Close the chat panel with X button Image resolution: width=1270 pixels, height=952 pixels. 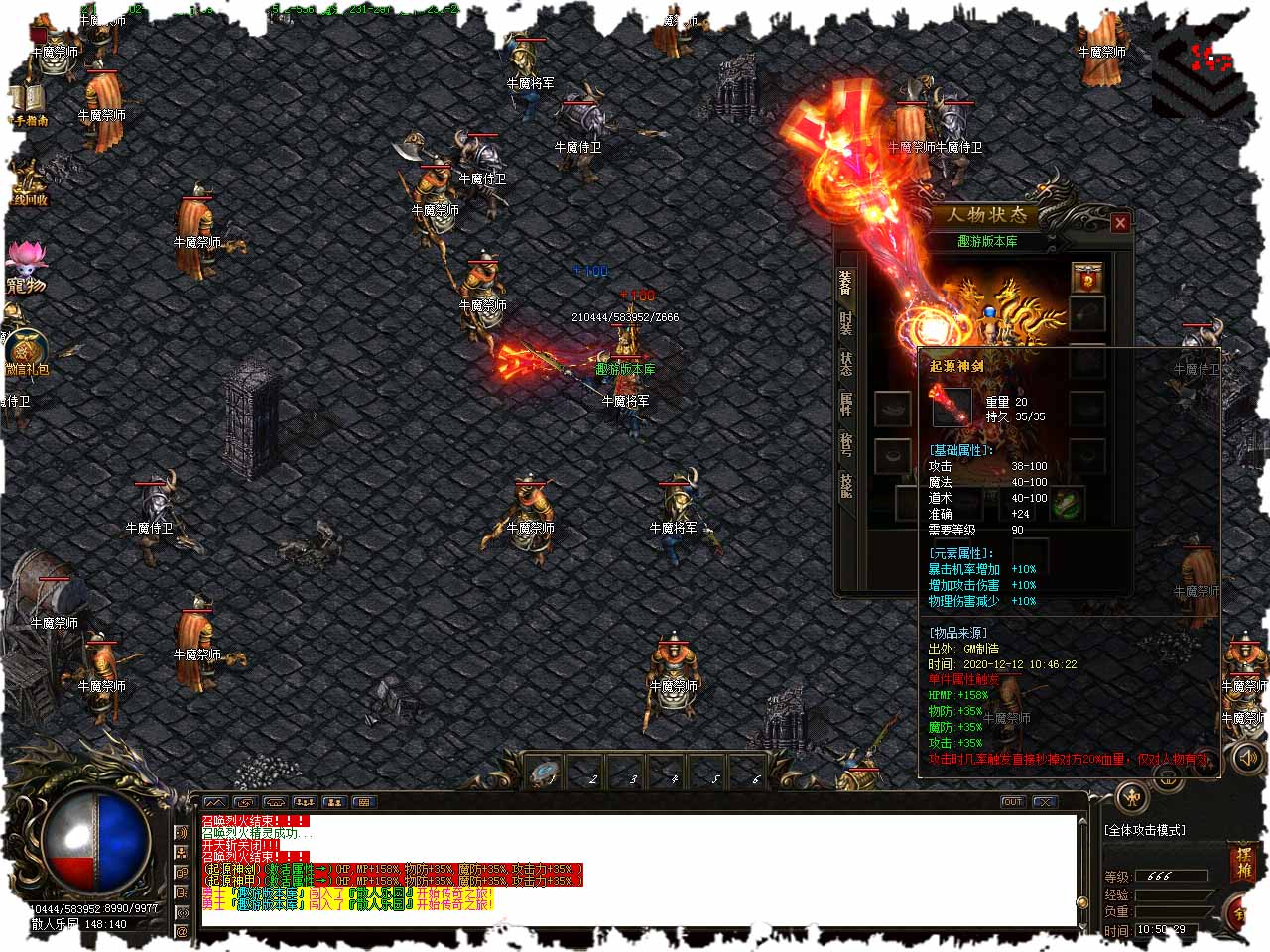(x=1044, y=801)
